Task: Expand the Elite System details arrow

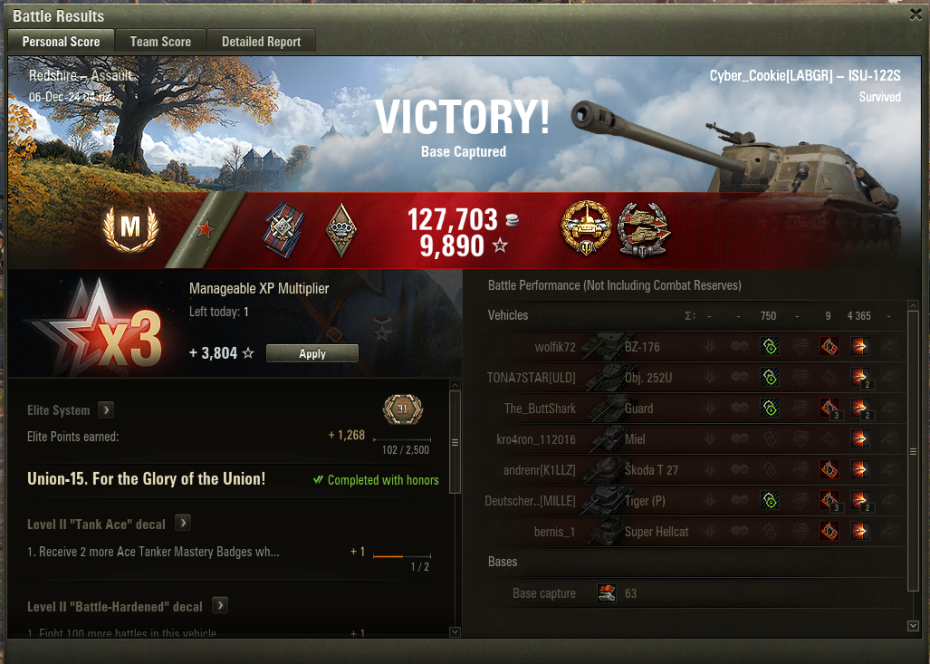Action: pos(106,410)
